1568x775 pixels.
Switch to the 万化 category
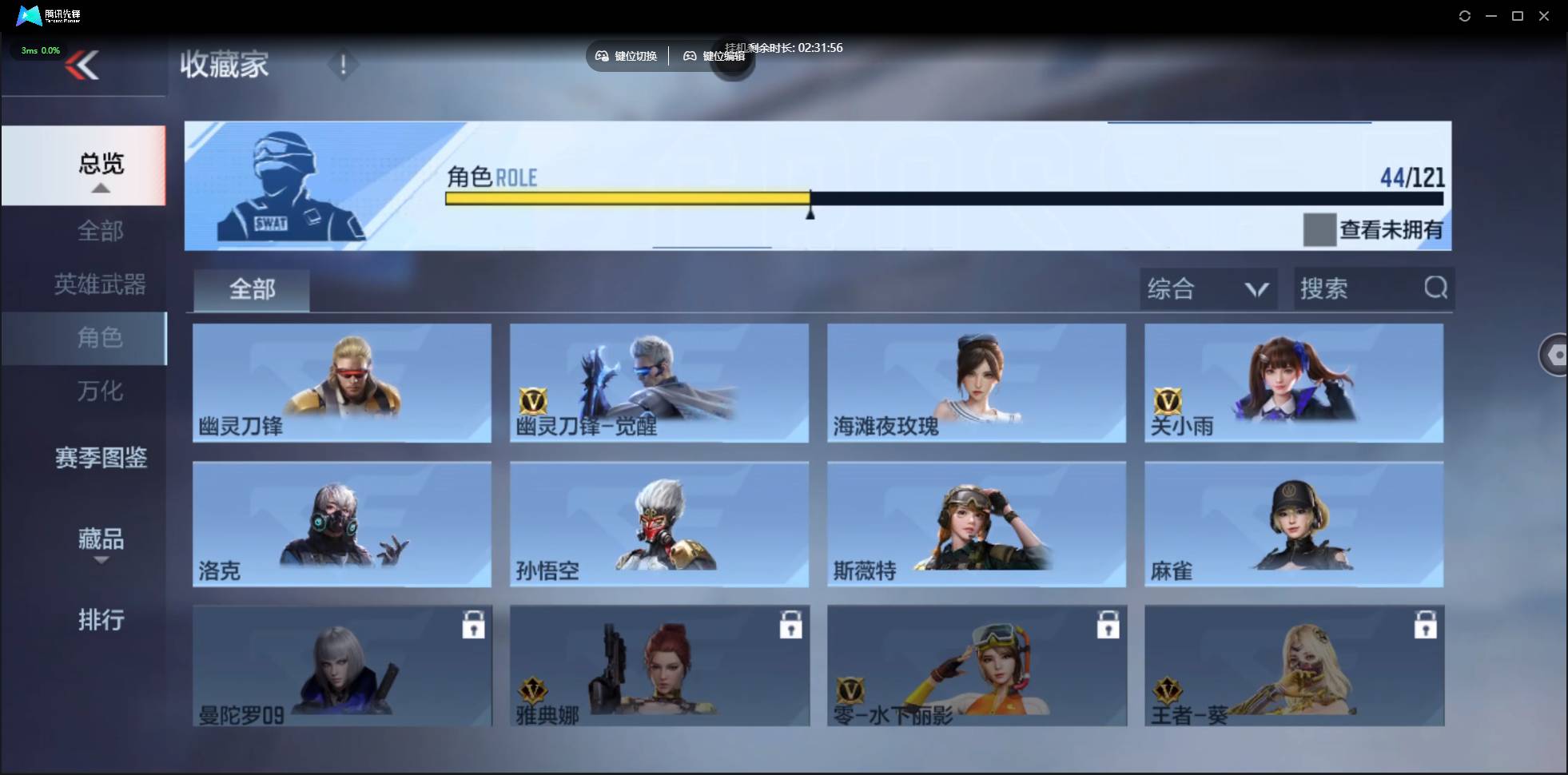coord(100,391)
